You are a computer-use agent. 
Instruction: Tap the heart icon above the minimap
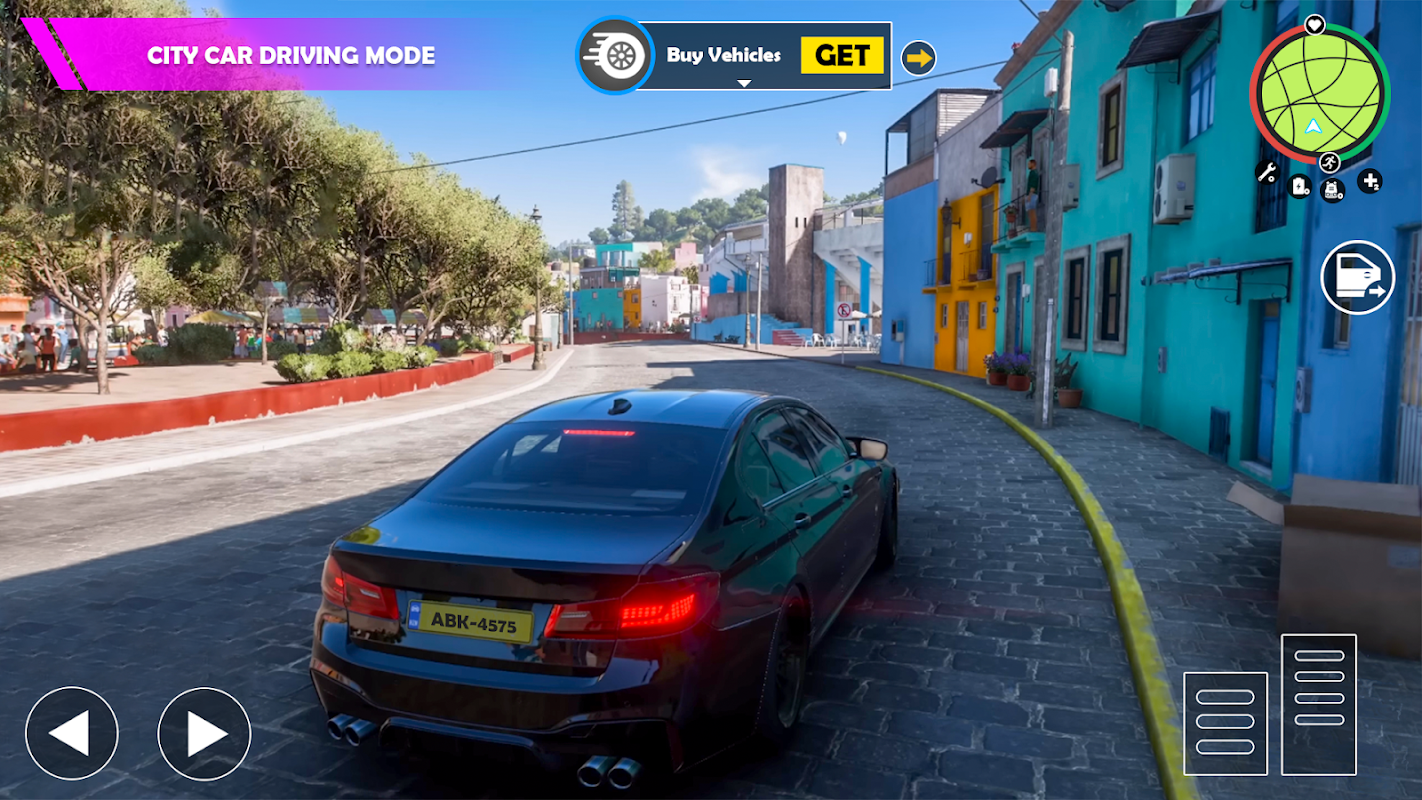(1315, 24)
